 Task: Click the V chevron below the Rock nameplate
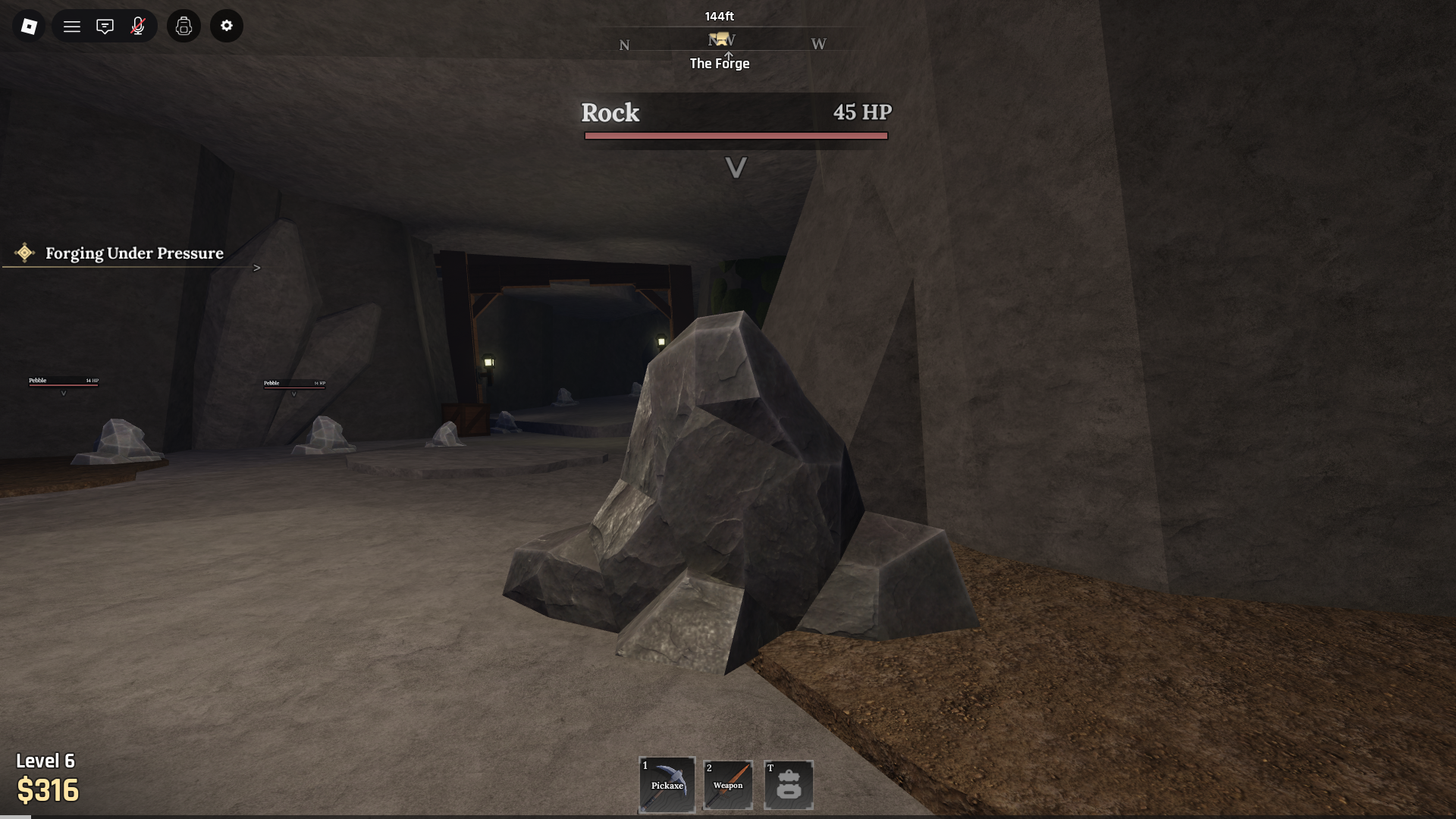(735, 168)
